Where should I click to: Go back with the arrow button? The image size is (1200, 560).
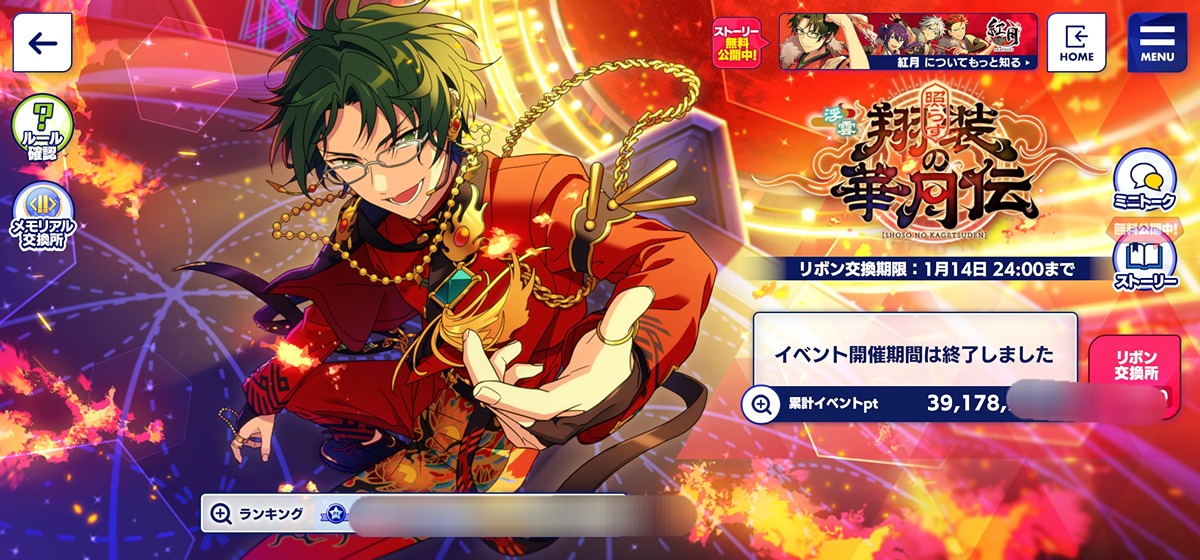tap(42, 42)
